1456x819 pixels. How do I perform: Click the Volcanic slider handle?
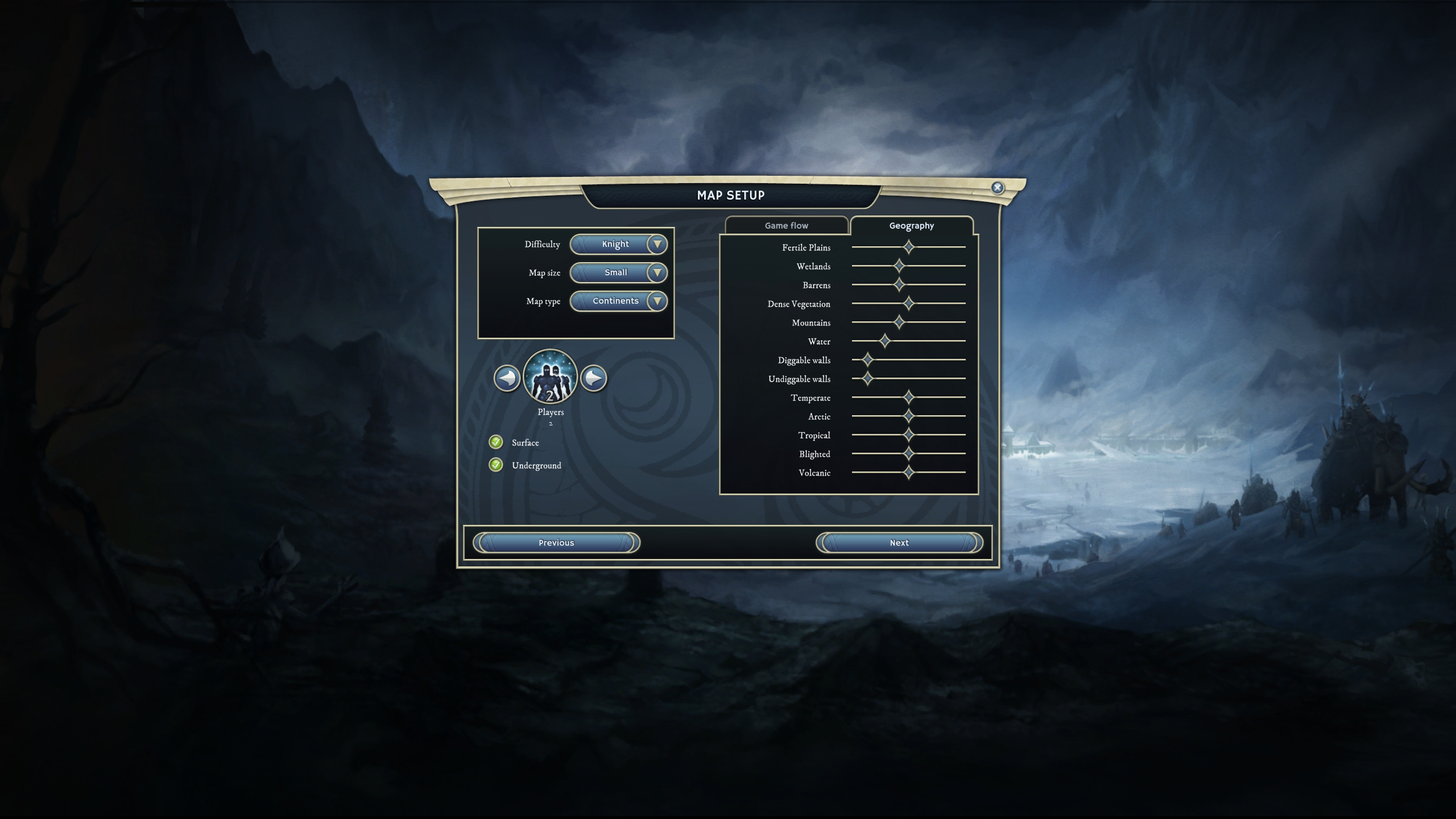tap(909, 473)
